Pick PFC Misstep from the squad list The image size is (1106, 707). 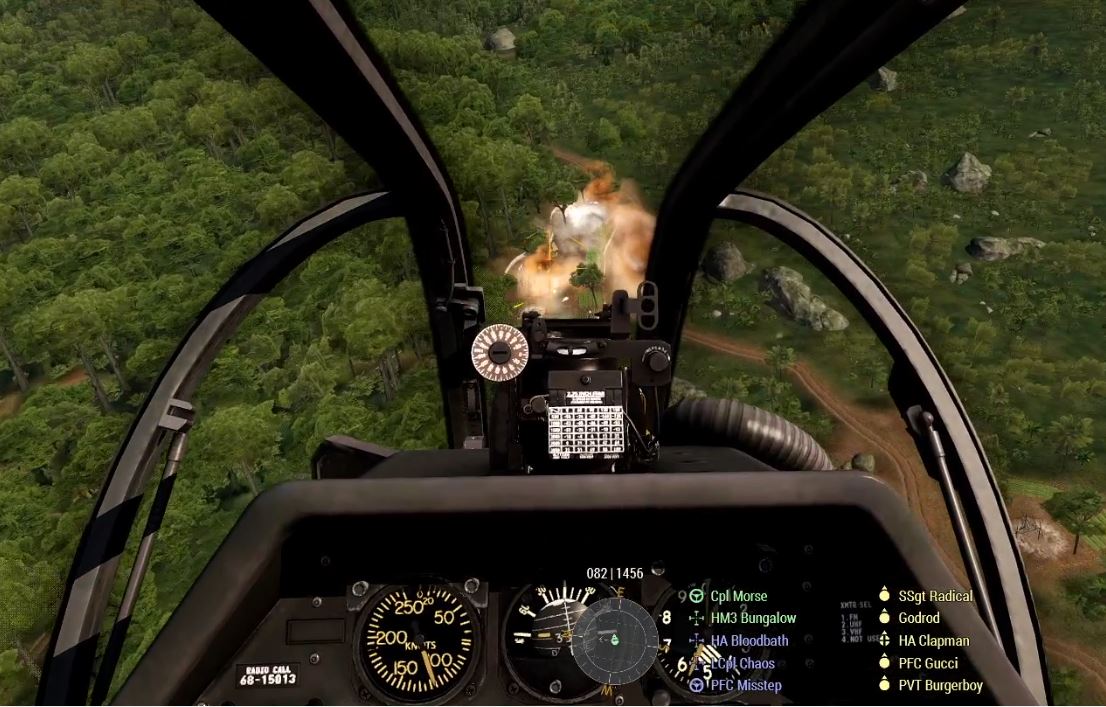click(x=745, y=685)
